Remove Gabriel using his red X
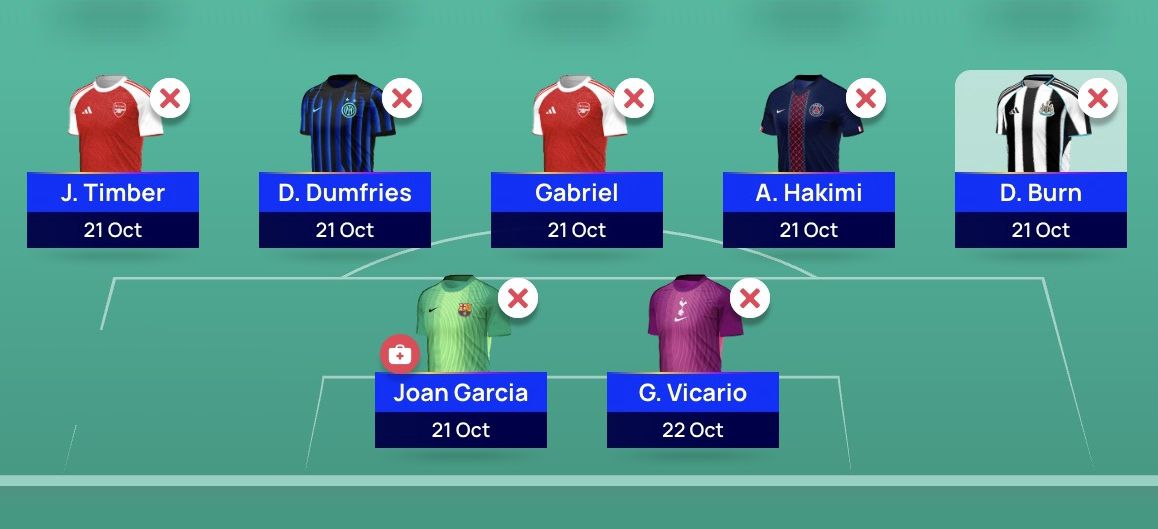The height and width of the screenshot is (529, 1158). pos(634,98)
